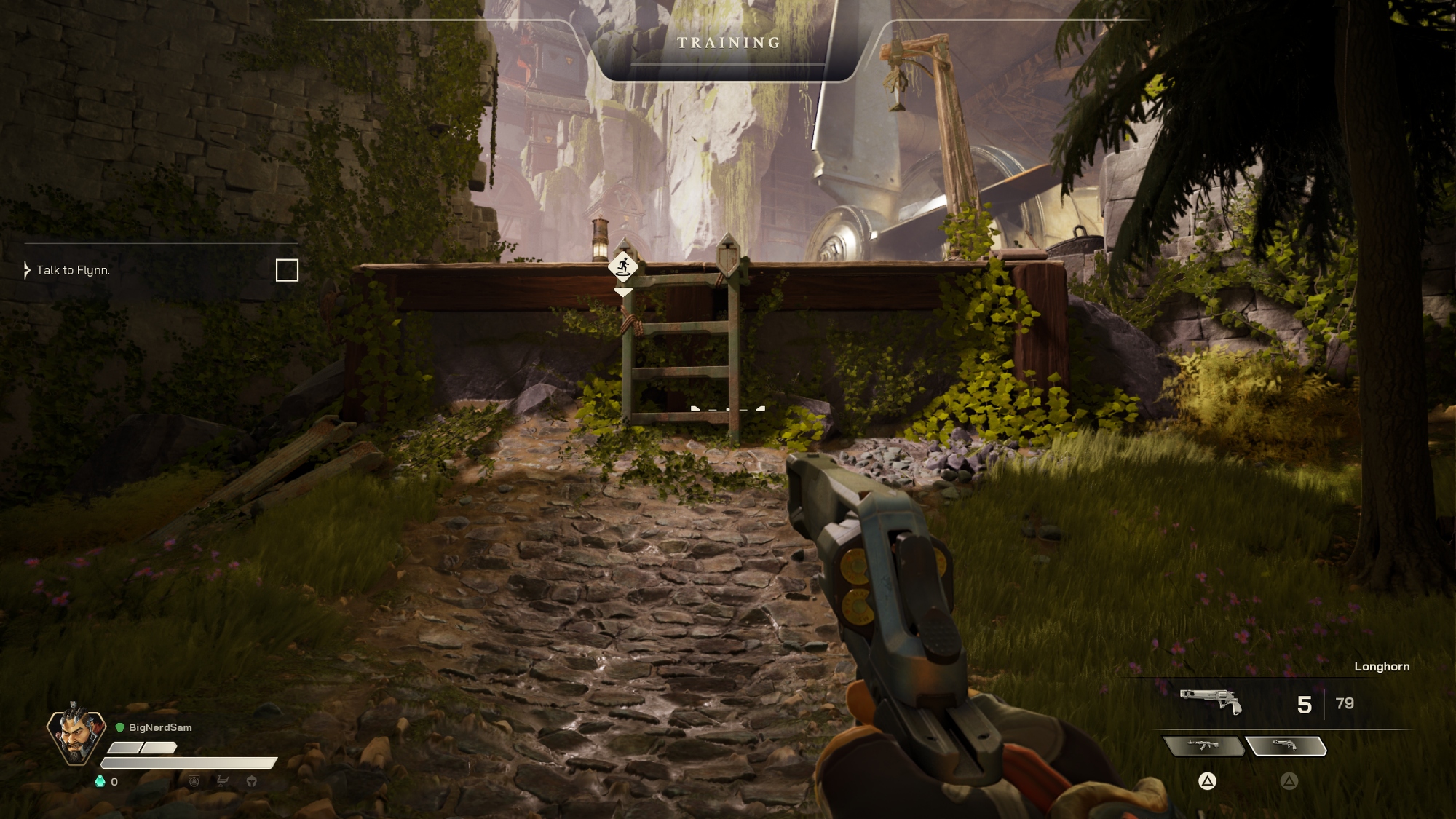
Task: Tick the 'Talk to Flynn' objective checkbox
Action: 287,270
